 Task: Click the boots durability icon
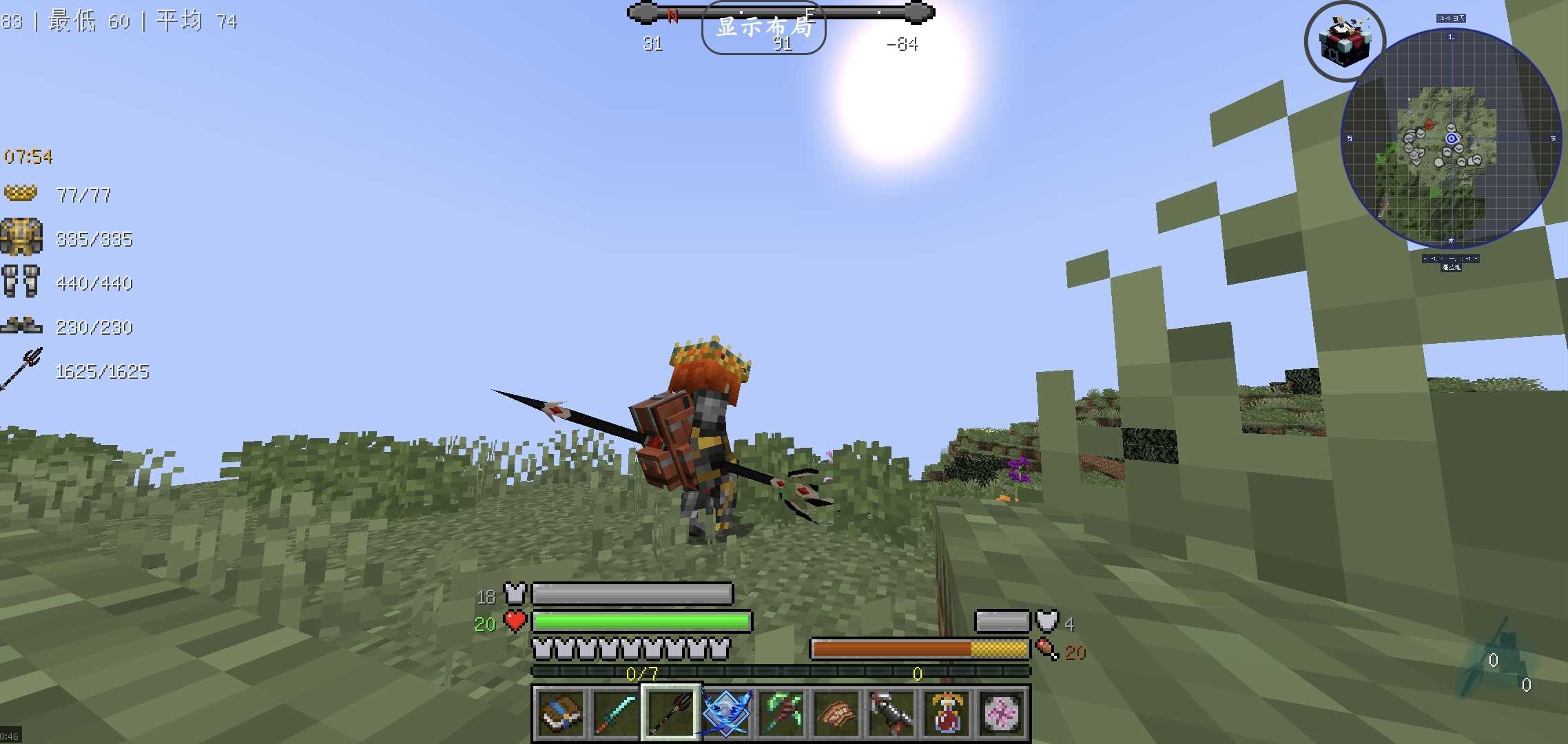21,325
